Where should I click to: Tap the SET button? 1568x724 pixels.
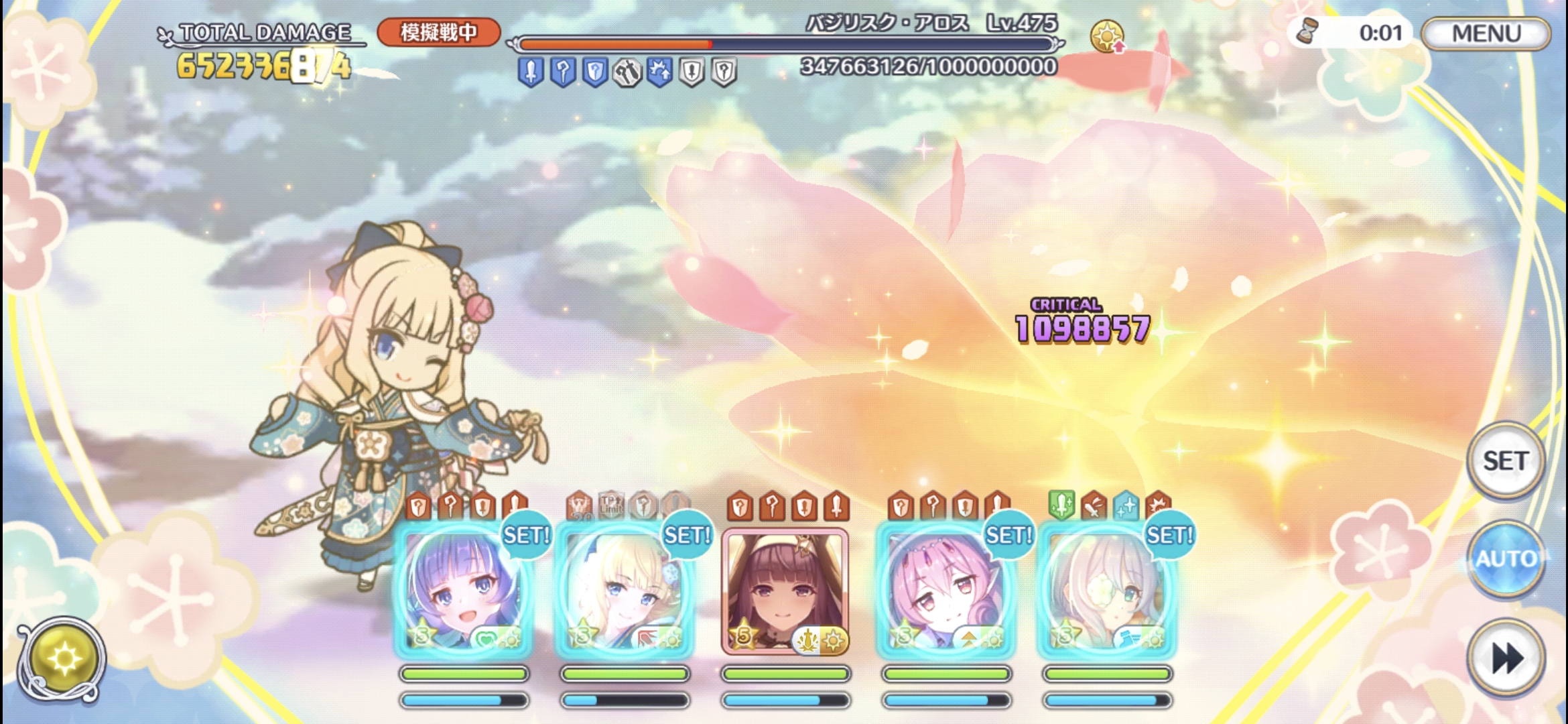coord(1505,461)
